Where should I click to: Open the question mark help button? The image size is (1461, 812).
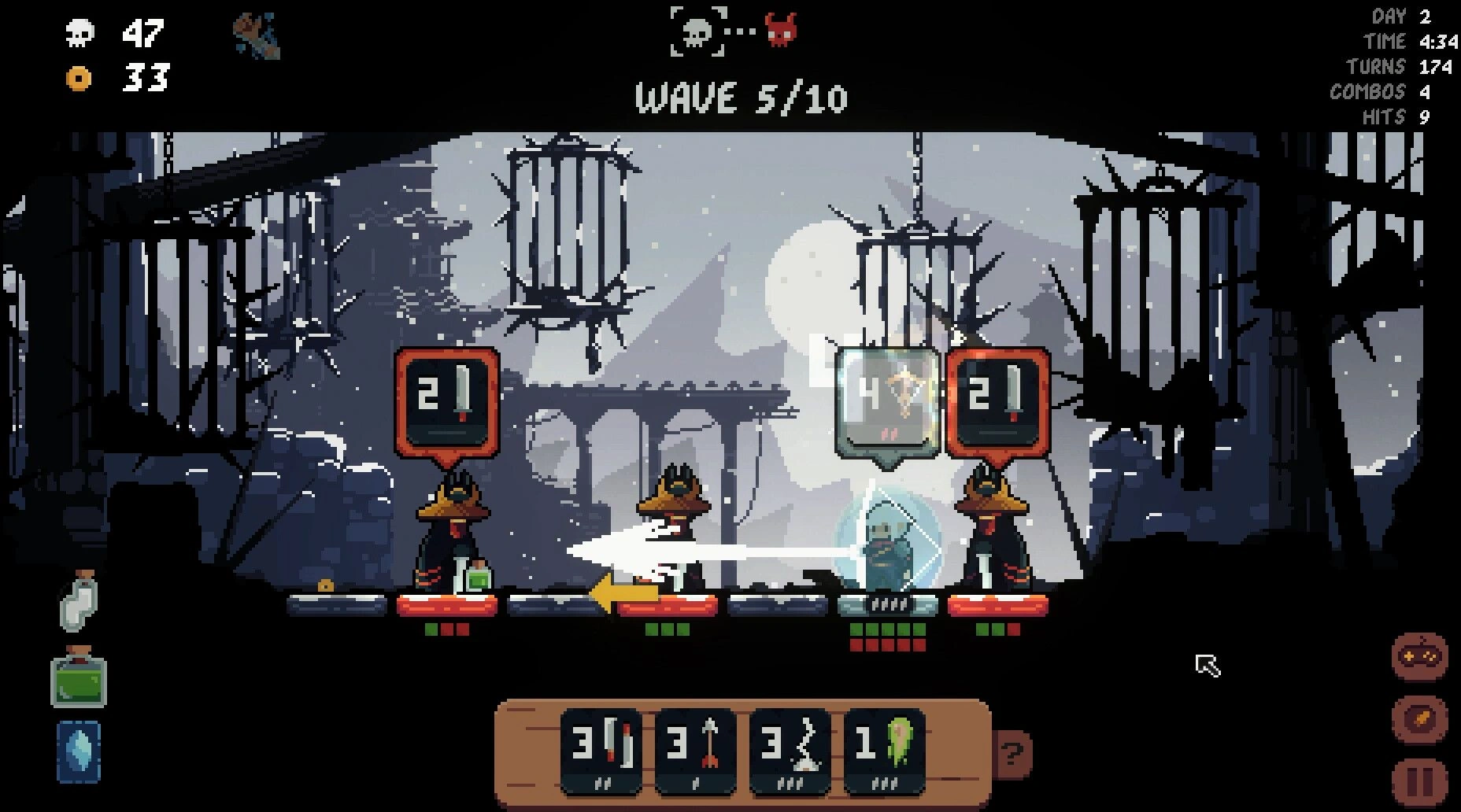point(1012,755)
